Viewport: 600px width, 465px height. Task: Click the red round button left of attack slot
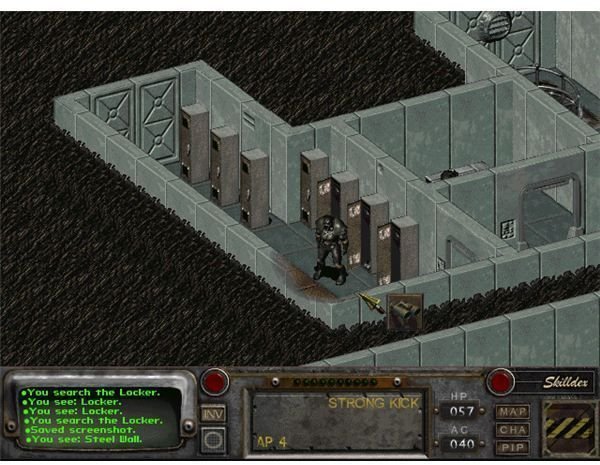pyautogui.click(x=213, y=381)
